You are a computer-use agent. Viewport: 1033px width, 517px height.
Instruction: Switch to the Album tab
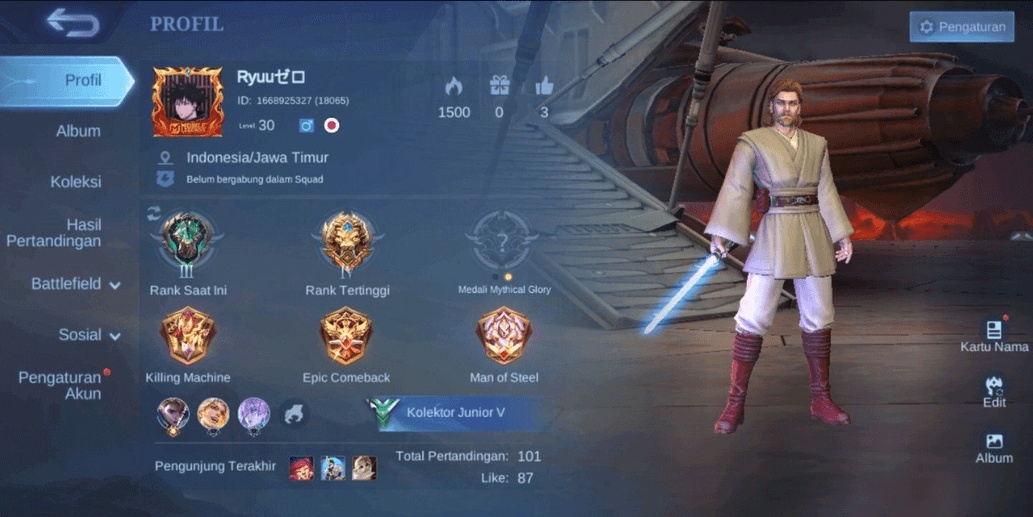tap(78, 131)
